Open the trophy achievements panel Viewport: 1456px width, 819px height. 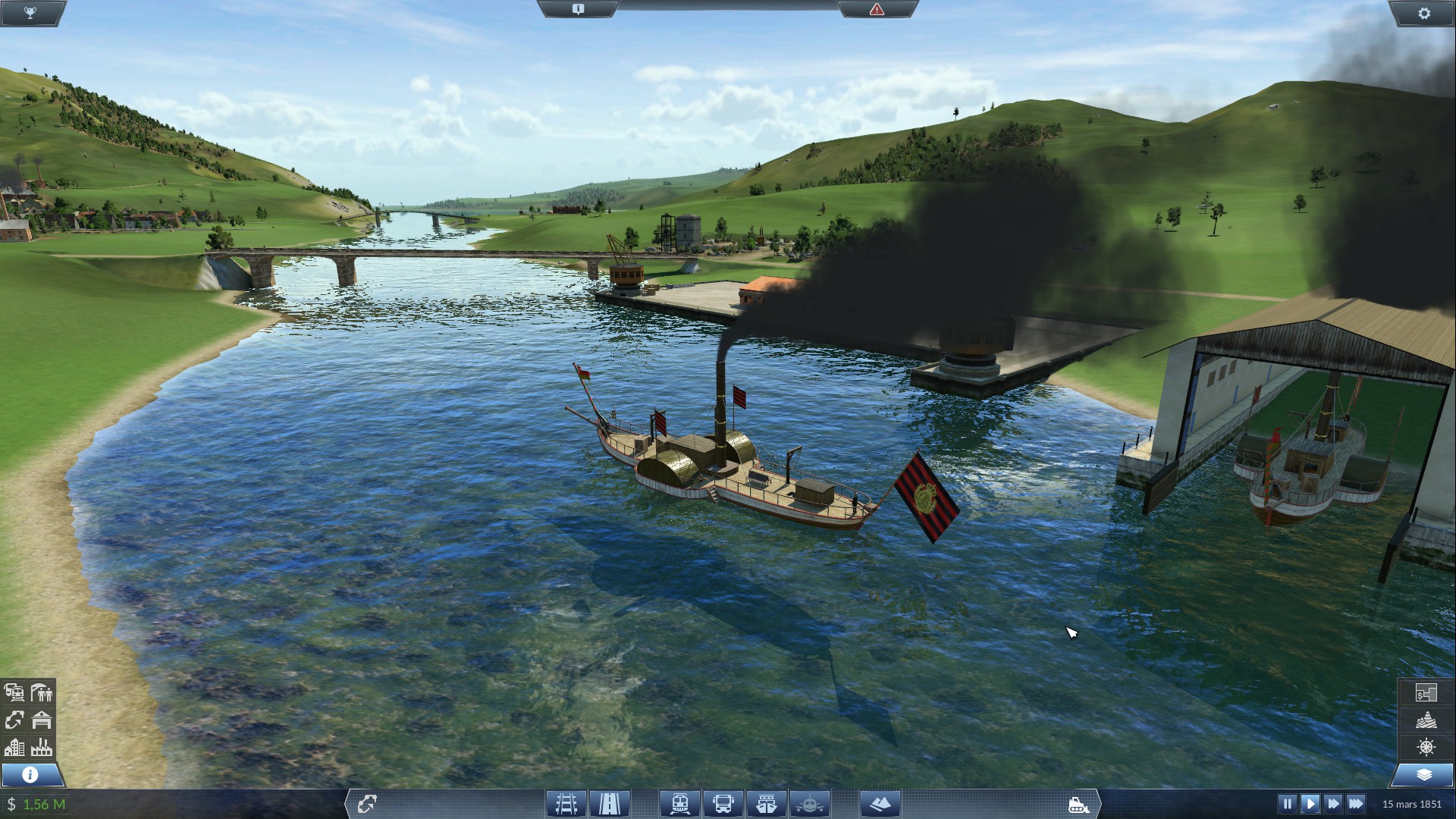point(30,13)
